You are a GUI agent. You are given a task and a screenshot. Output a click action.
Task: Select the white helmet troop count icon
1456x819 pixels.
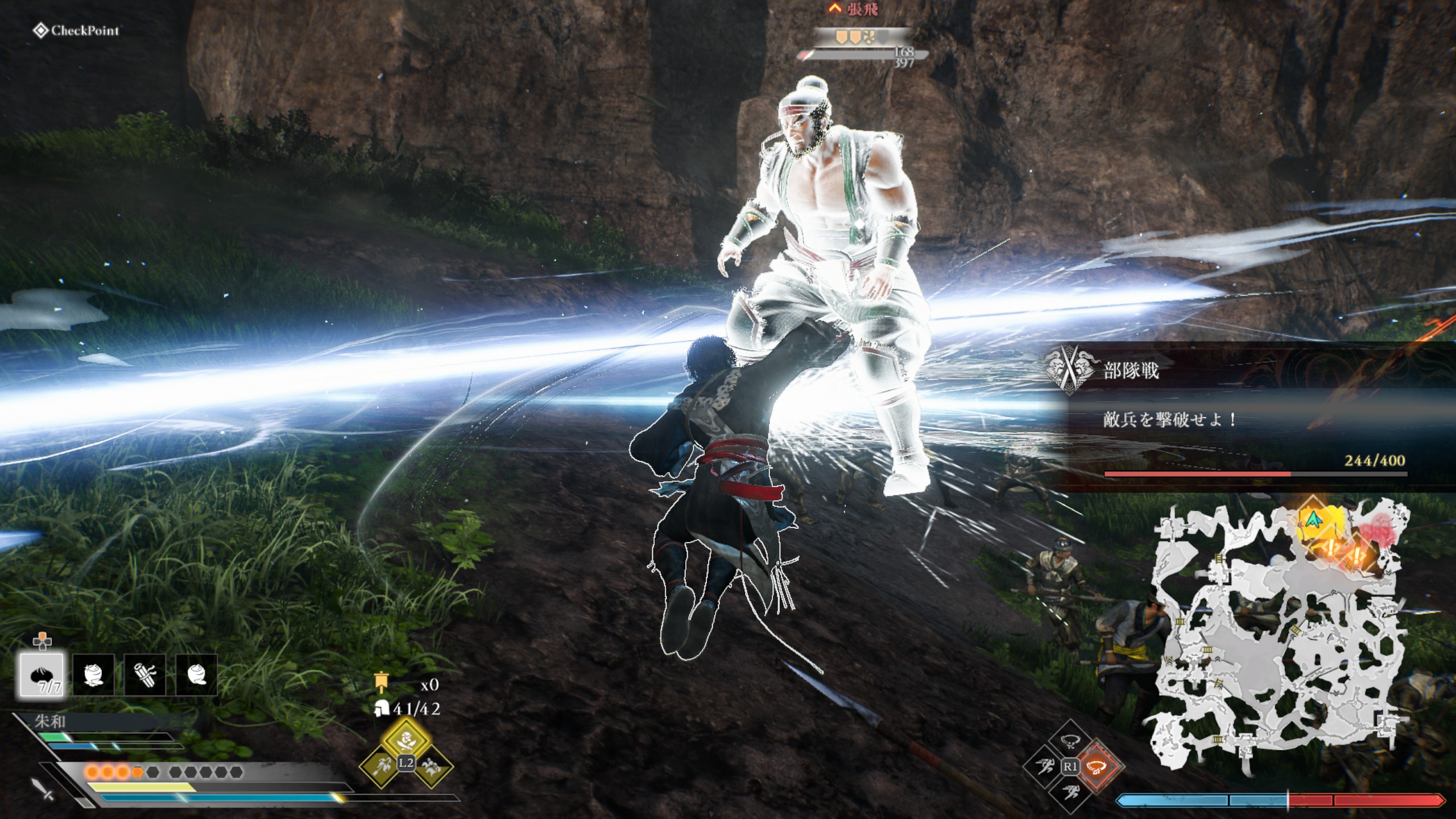381,709
